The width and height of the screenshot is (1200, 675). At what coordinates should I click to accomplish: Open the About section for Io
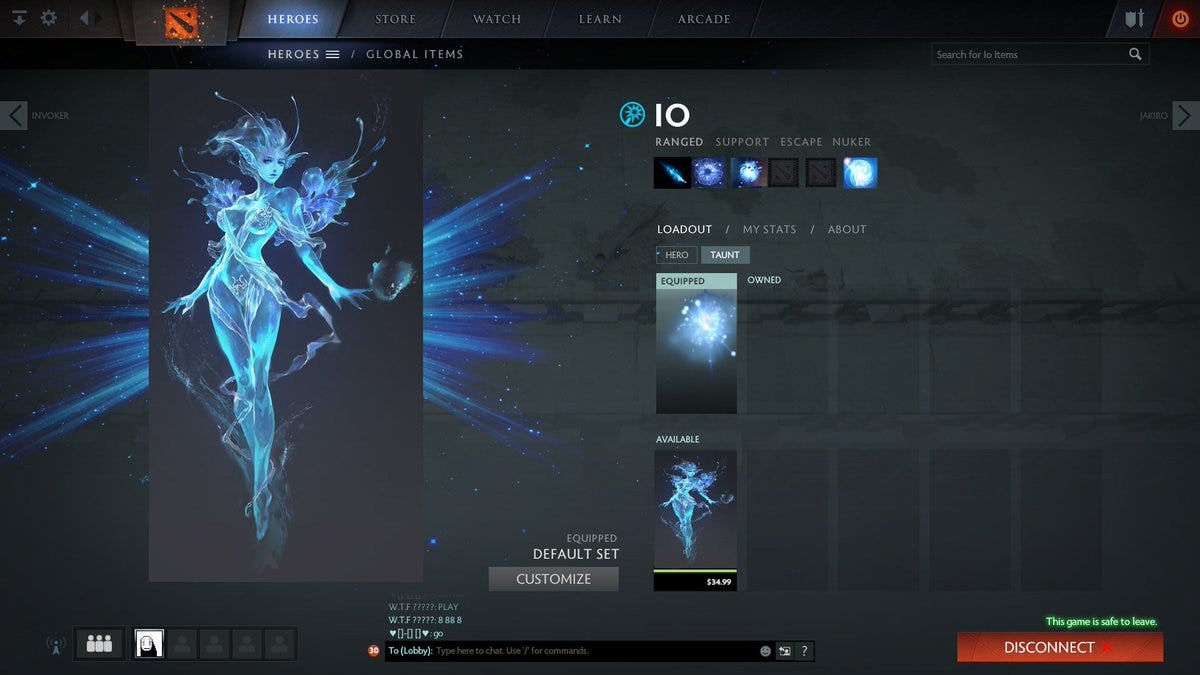(847, 229)
